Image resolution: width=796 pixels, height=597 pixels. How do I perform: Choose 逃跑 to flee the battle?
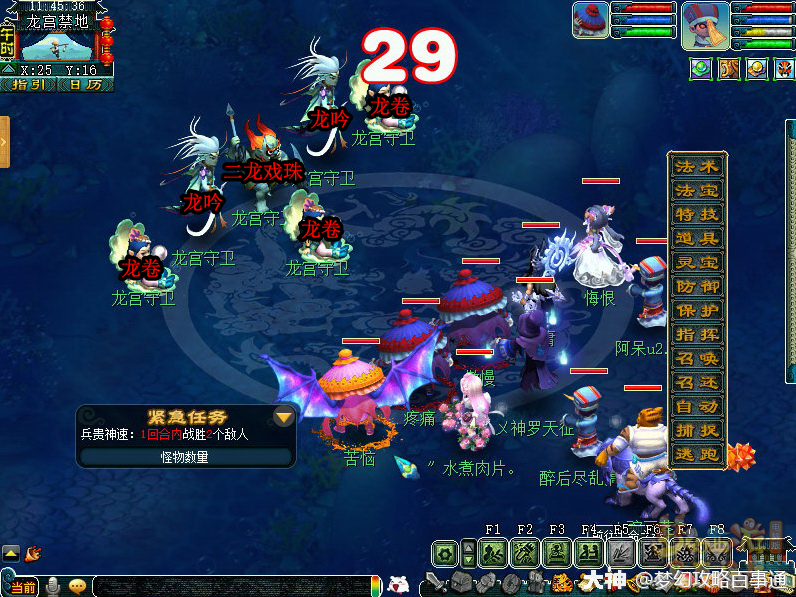tap(697, 454)
